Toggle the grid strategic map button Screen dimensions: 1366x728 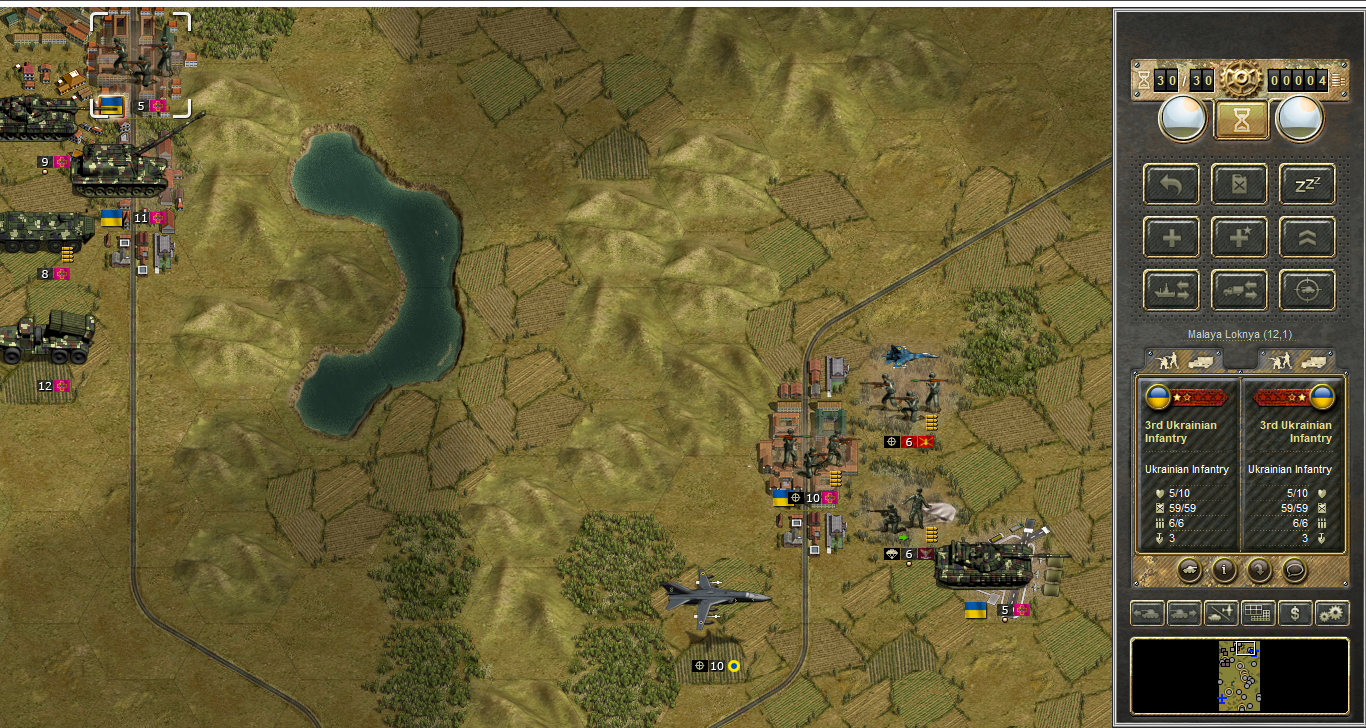pyautogui.click(x=1258, y=613)
